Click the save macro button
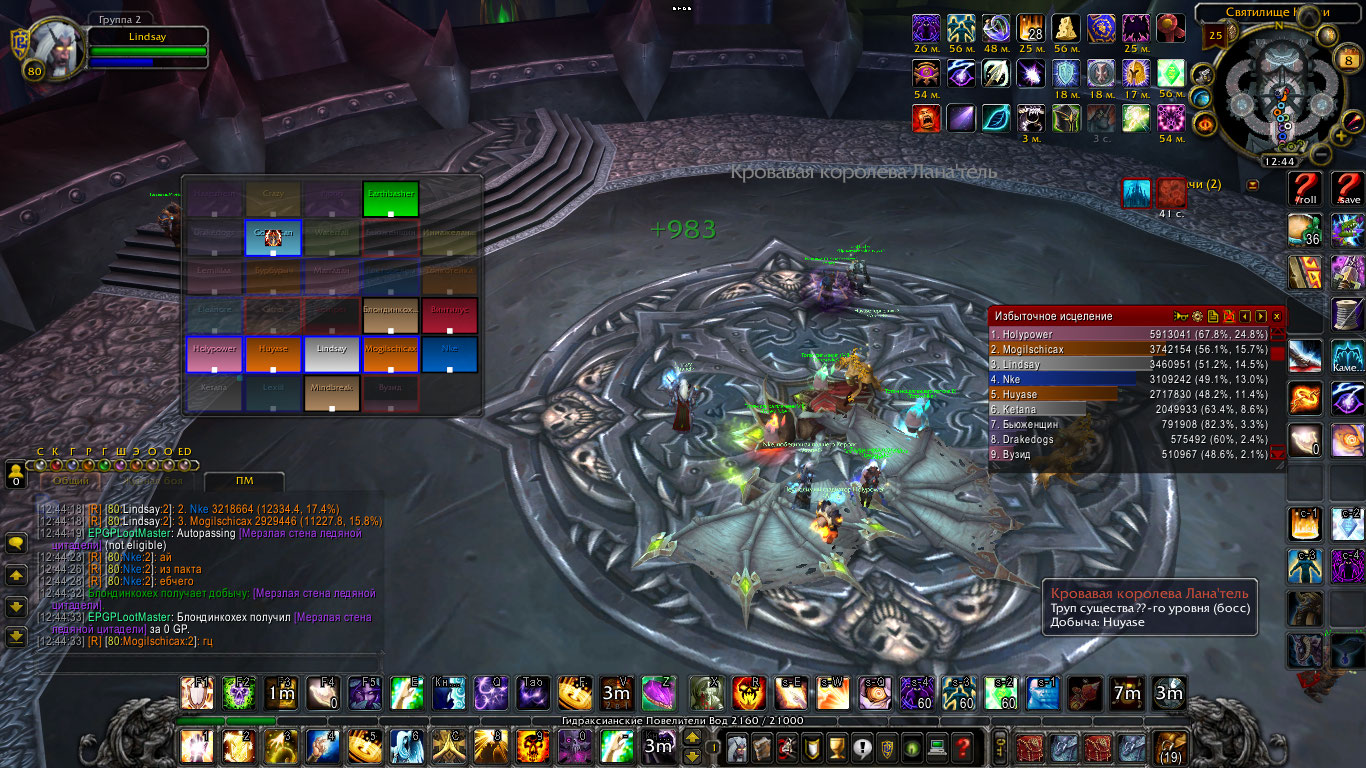 [1348, 189]
